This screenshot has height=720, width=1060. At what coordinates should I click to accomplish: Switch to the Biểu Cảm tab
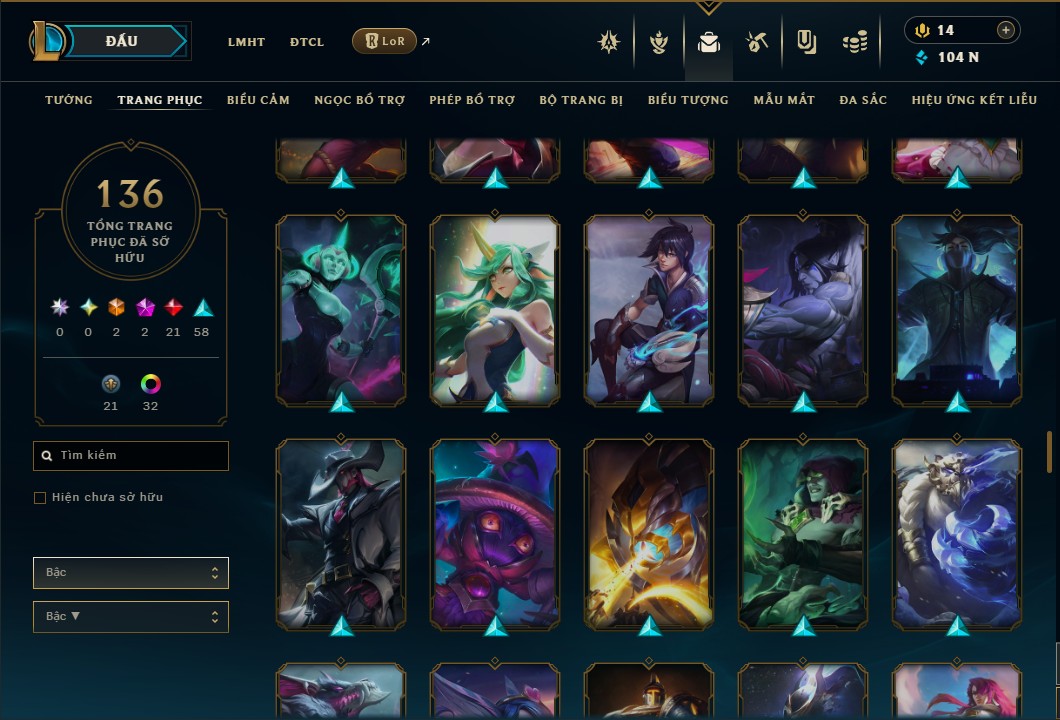(258, 100)
